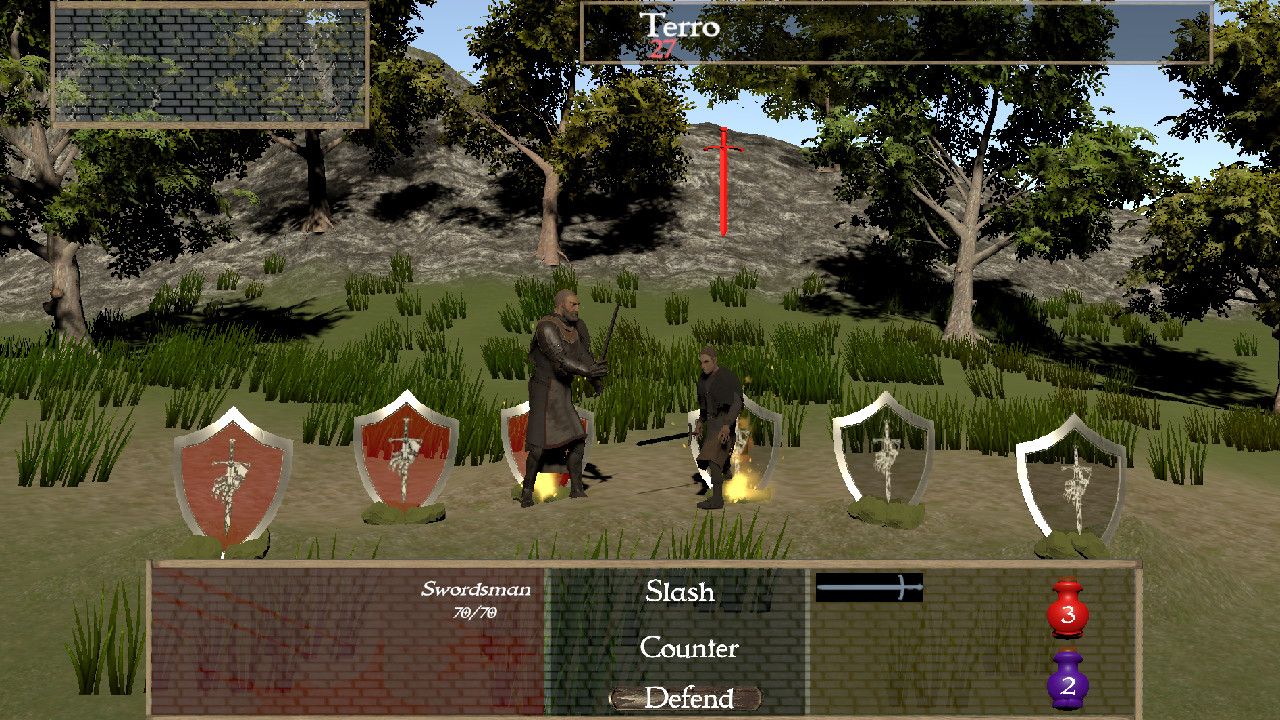Screen dimensions: 1280x720
Task: Choose the Counter action
Action: tap(689, 649)
